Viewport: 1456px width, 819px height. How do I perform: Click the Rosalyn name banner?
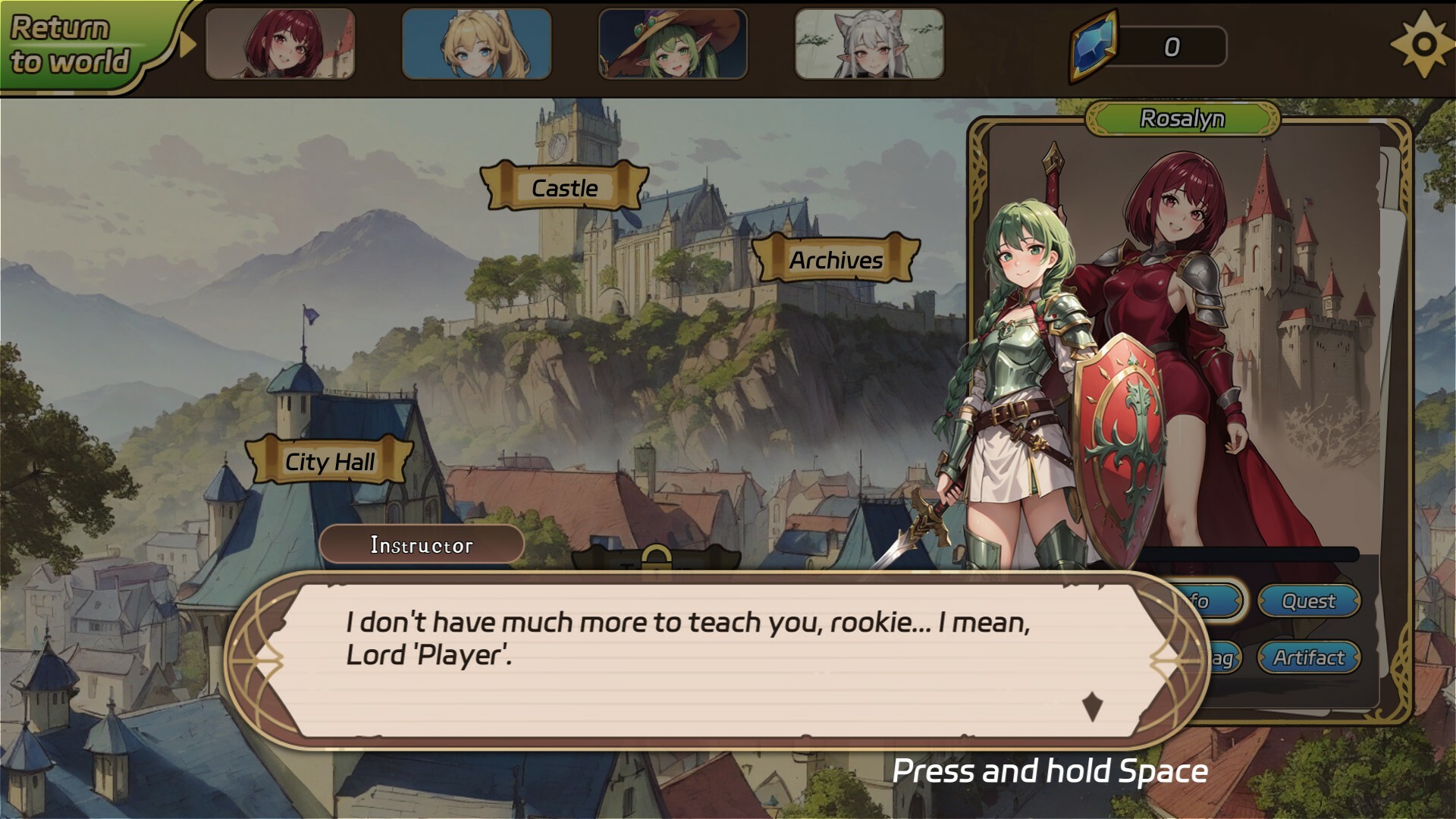tap(1184, 118)
